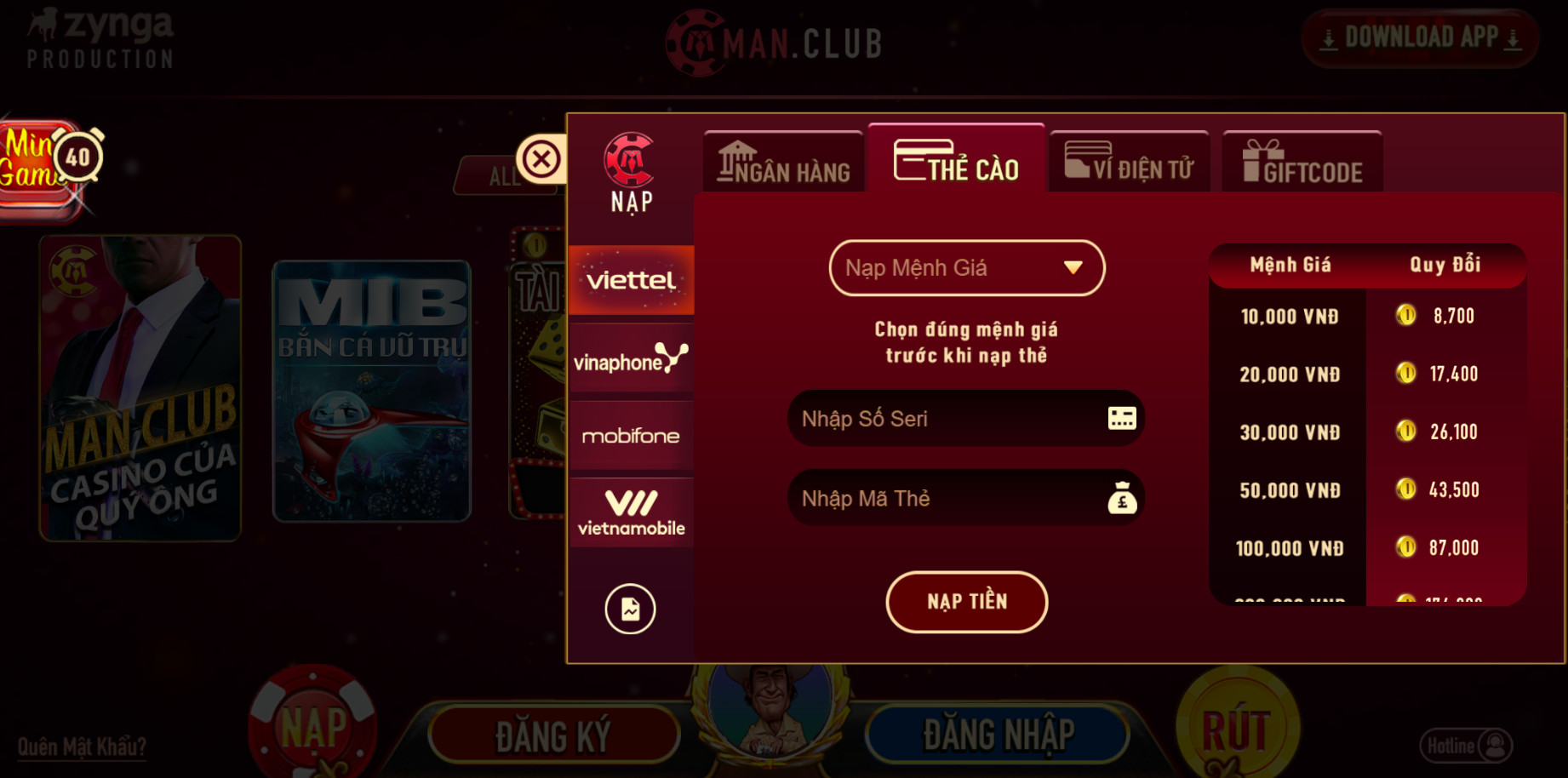Click the Quên Mật Khẩu link

click(x=83, y=745)
